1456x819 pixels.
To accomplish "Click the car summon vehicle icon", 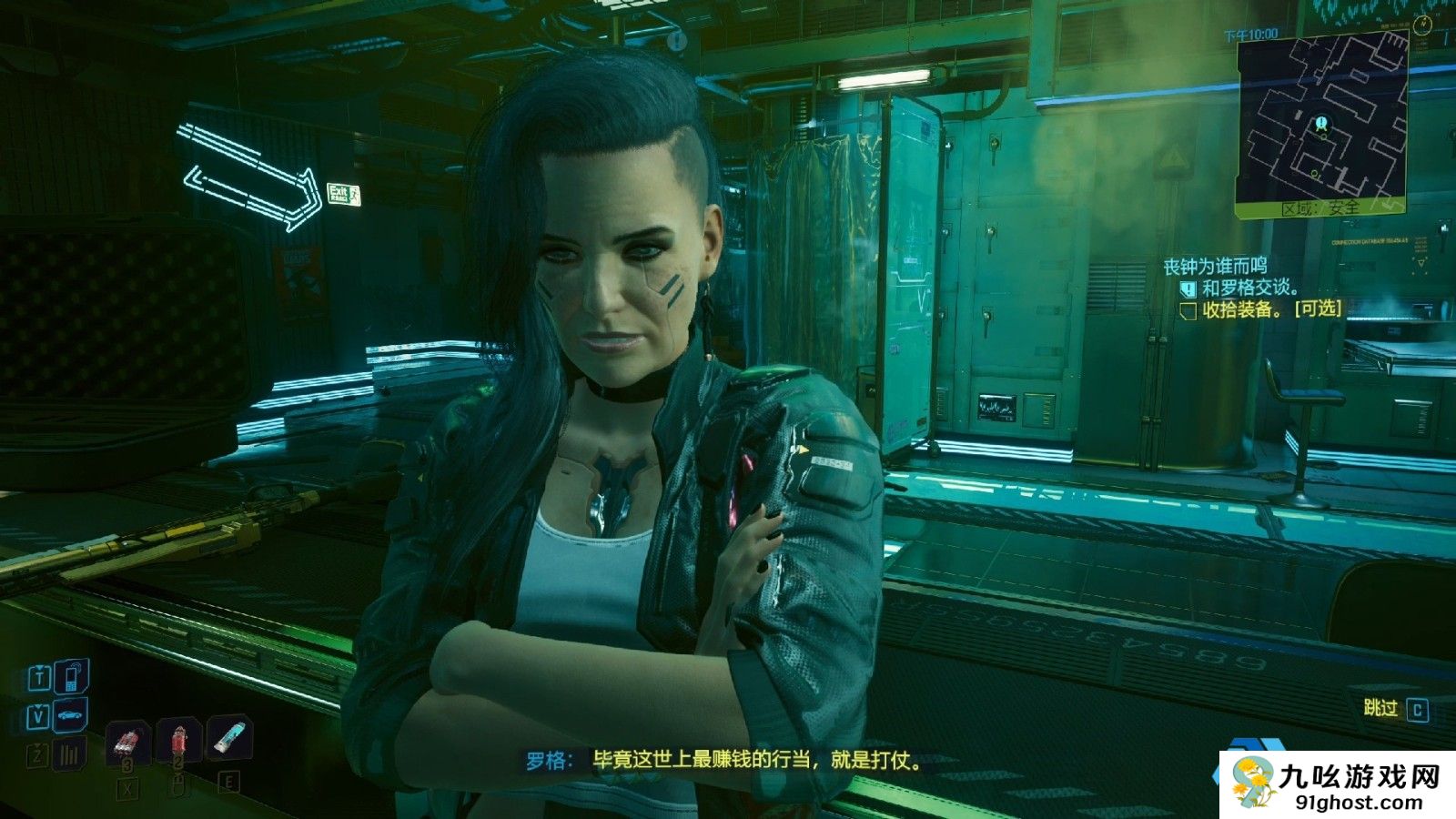I will tap(71, 716).
